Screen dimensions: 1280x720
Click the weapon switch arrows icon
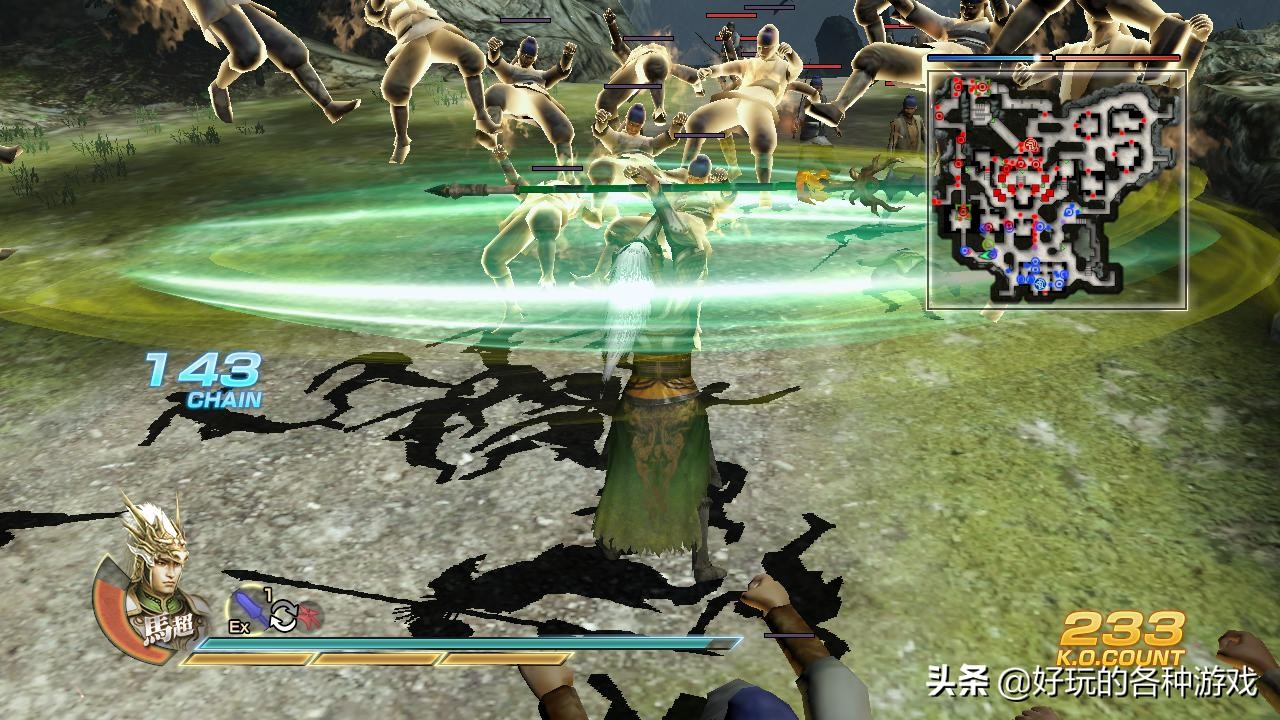tap(283, 614)
